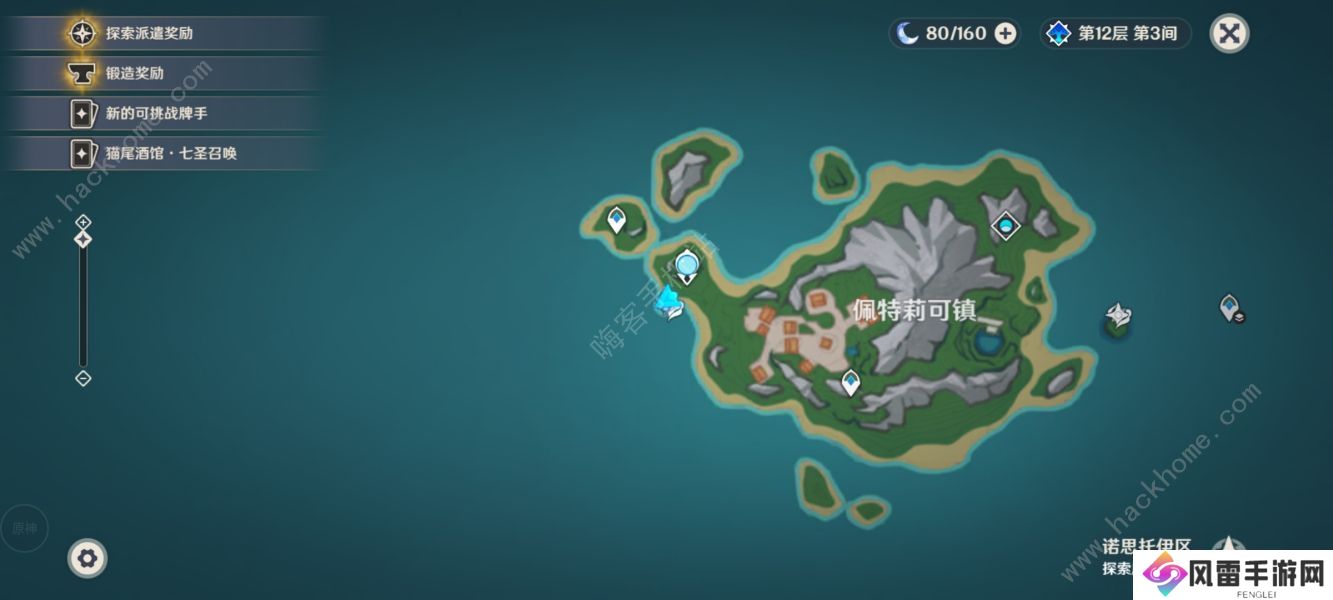Select the teleport waypoint south of 佩特莉可镇
This screenshot has width=1333, height=600.
(x=850, y=381)
